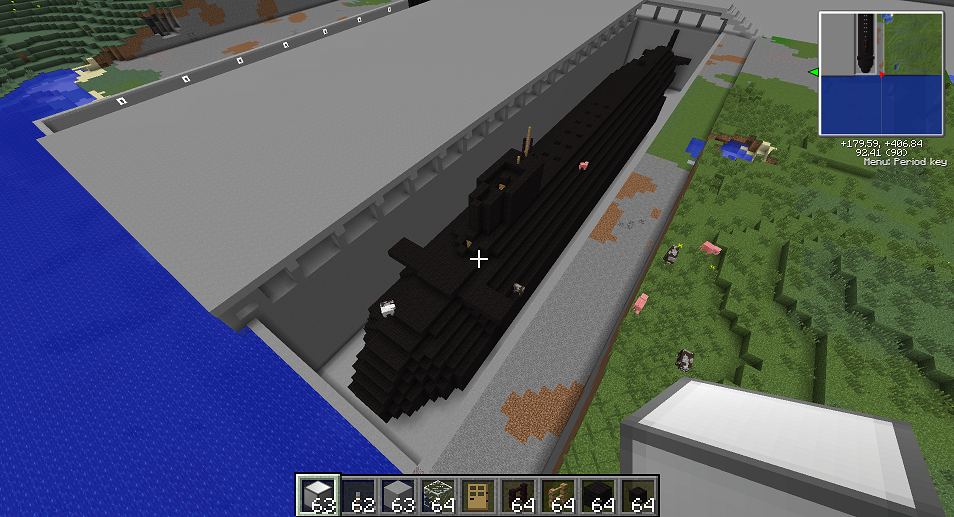Select the white block hotbar slot
The height and width of the screenshot is (517, 954).
tap(319, 495)
